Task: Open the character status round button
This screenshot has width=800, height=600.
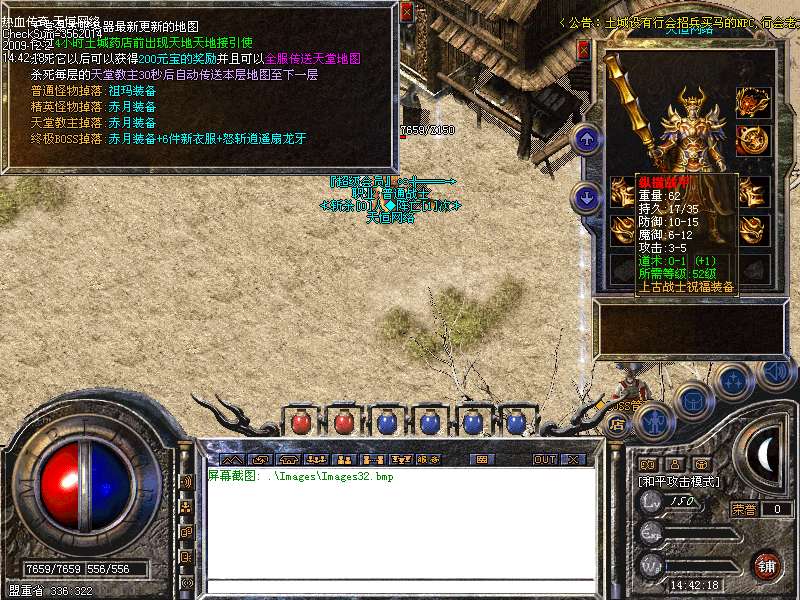Action: tap(652, 421)
